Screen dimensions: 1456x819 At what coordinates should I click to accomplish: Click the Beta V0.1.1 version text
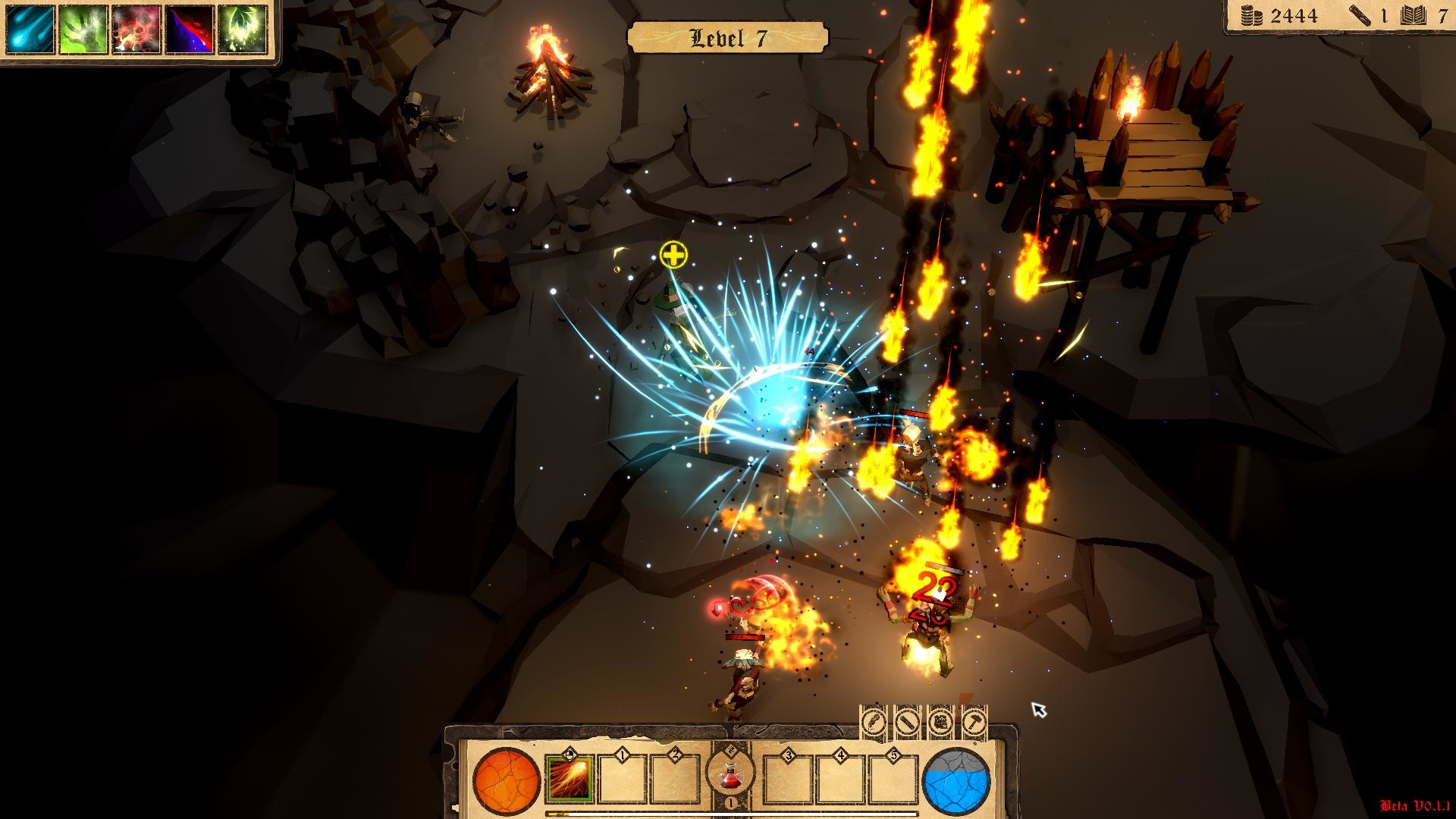point(1415,805)
